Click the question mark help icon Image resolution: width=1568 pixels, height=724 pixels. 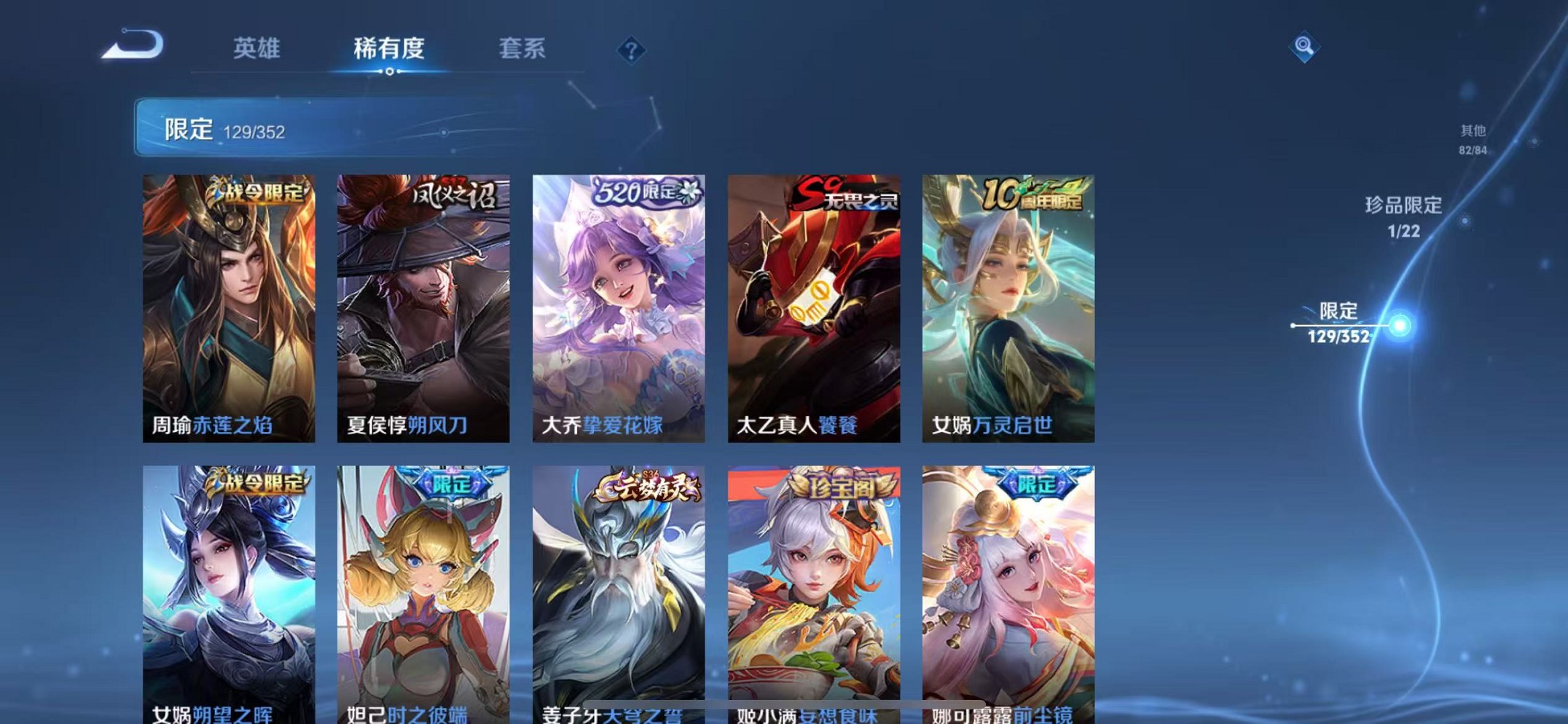631,50
